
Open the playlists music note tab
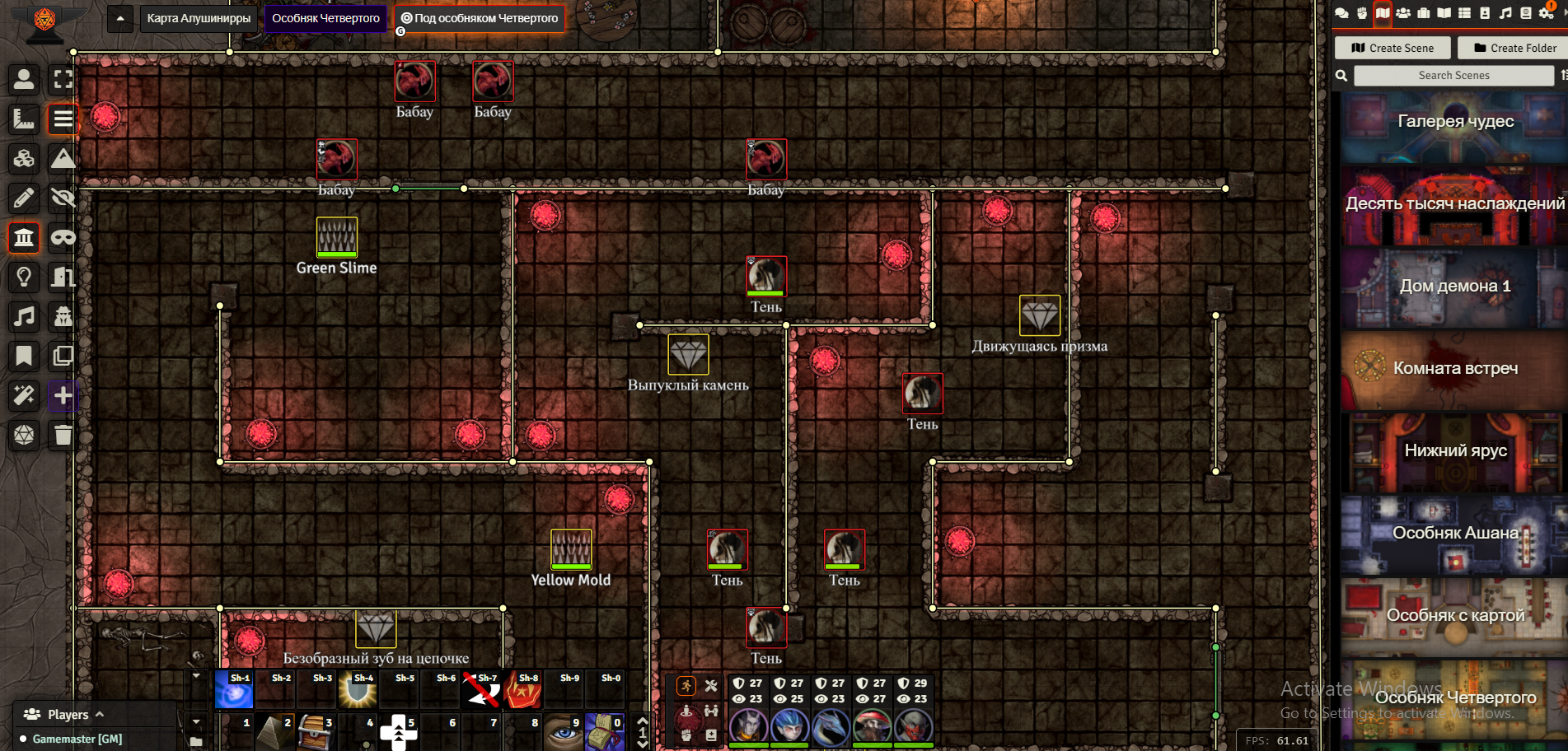coord(1505,13)
